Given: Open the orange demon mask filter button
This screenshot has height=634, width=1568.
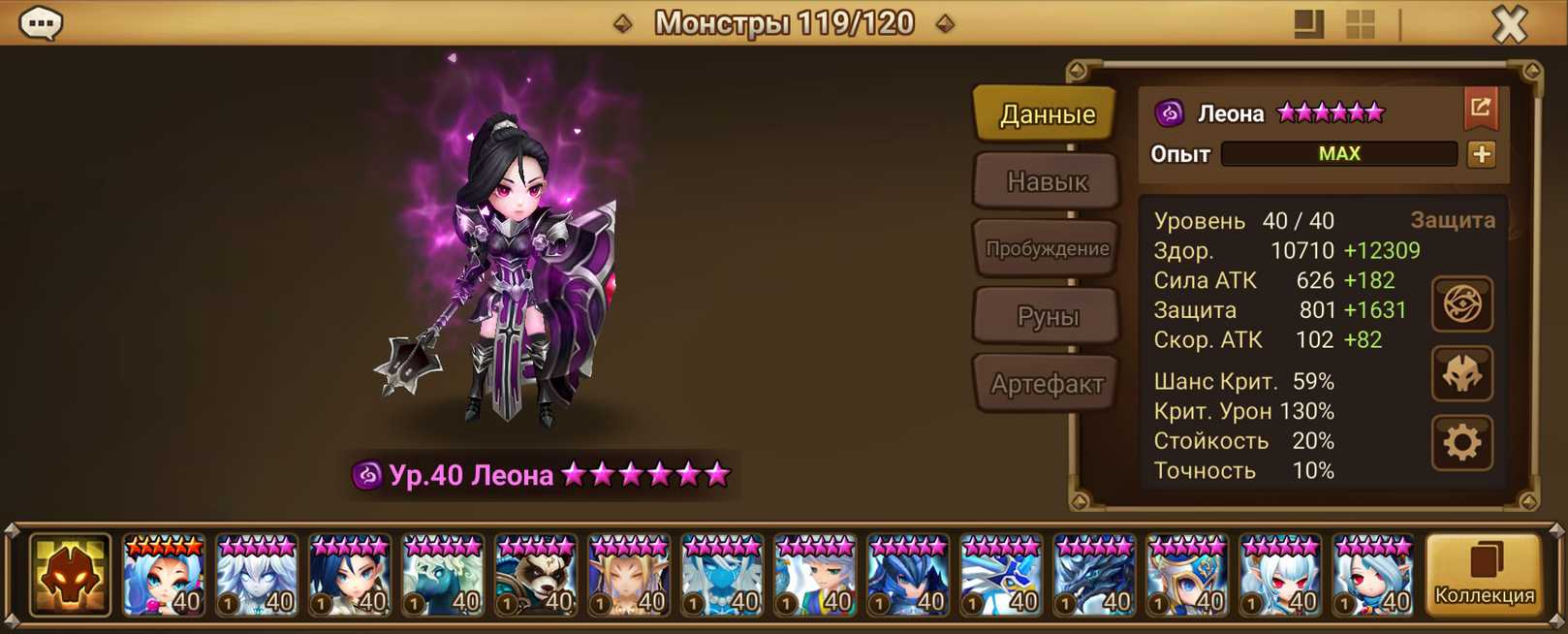Looking at the screenshot, I should pos(70,576).
